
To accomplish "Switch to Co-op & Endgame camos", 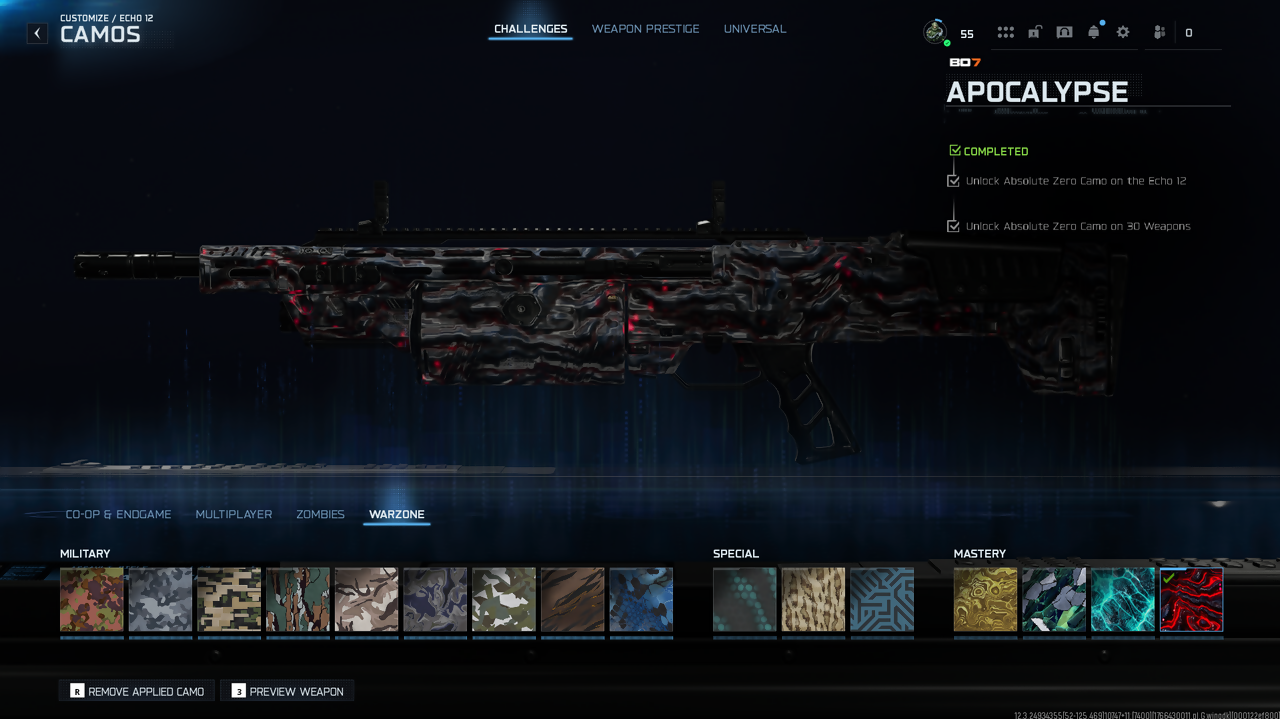I will [118, 514].
